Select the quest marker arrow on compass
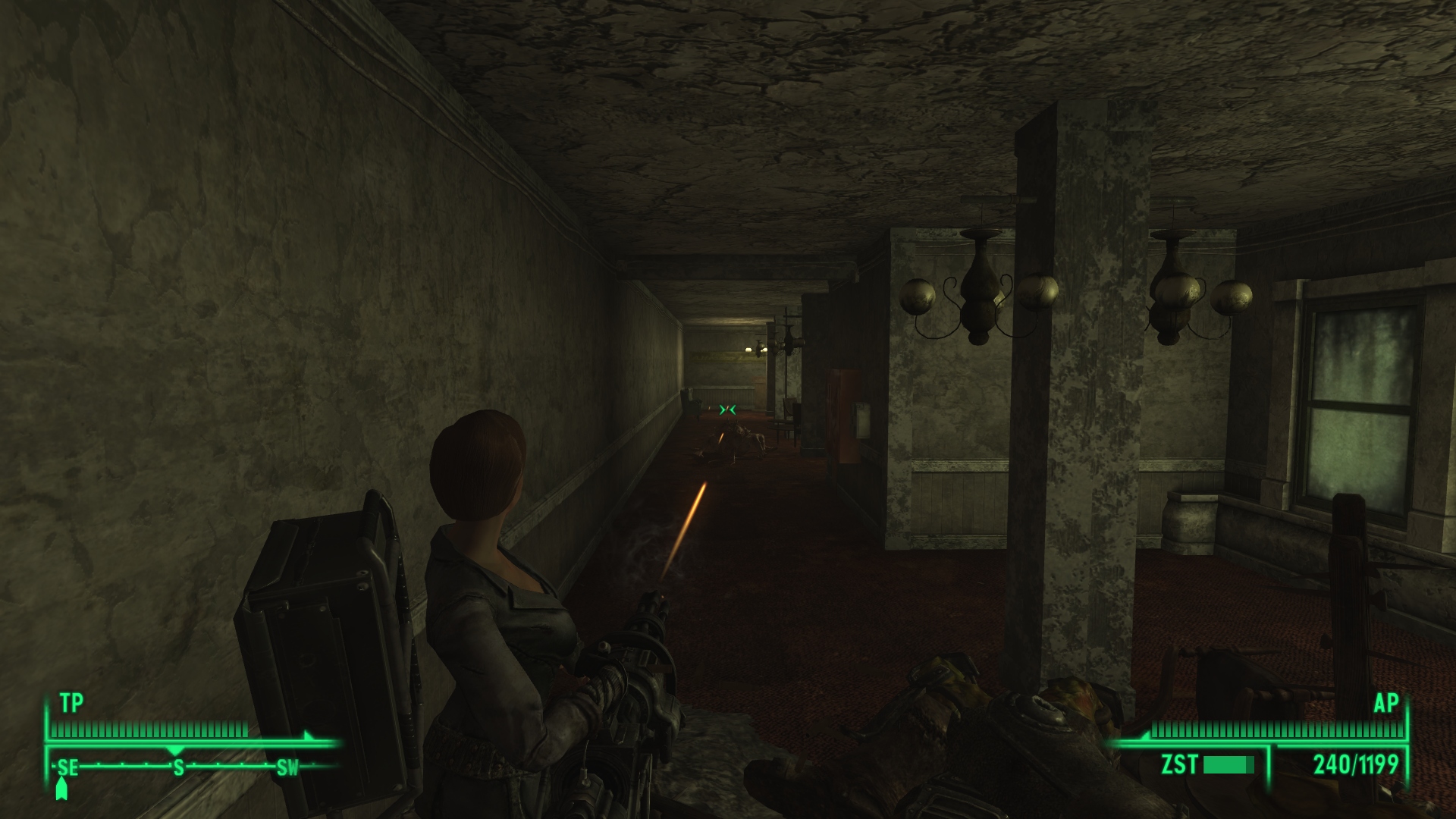This screenshot has width=1456, height=819. [x=61, y=791]
